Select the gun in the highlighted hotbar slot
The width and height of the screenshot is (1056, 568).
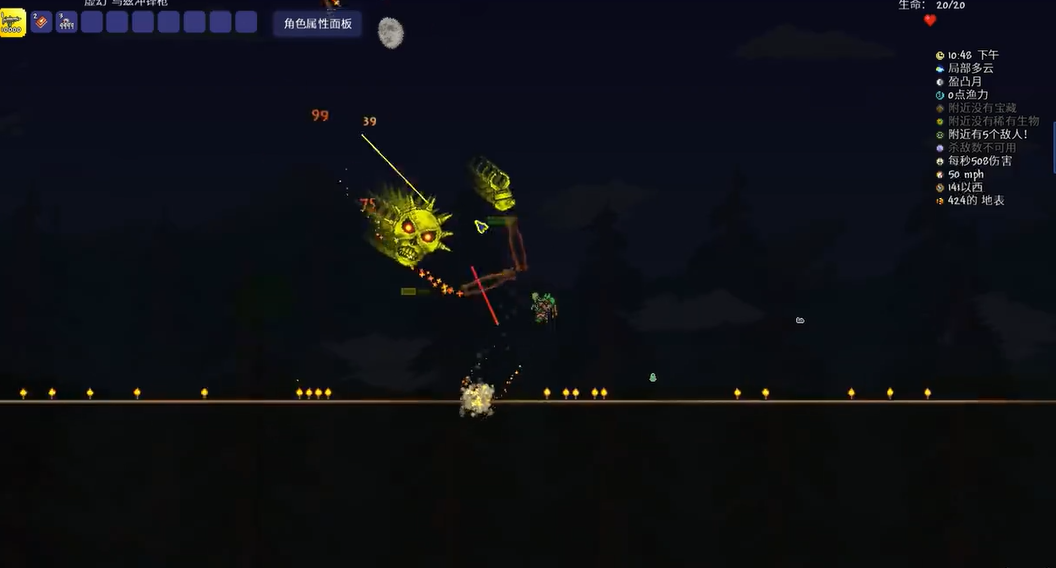12,23
